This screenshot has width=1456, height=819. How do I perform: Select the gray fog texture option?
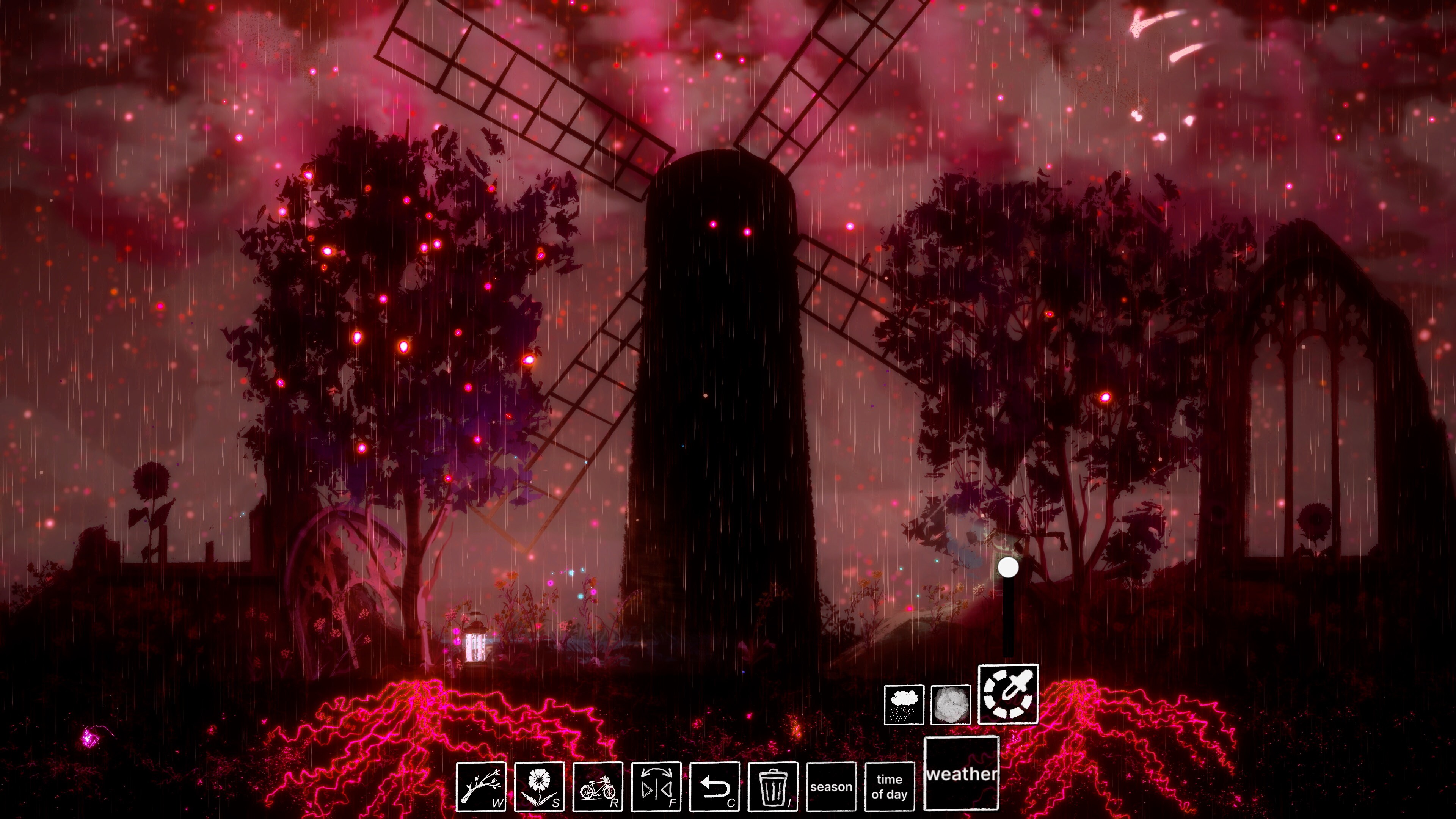(x=951, y=705)
